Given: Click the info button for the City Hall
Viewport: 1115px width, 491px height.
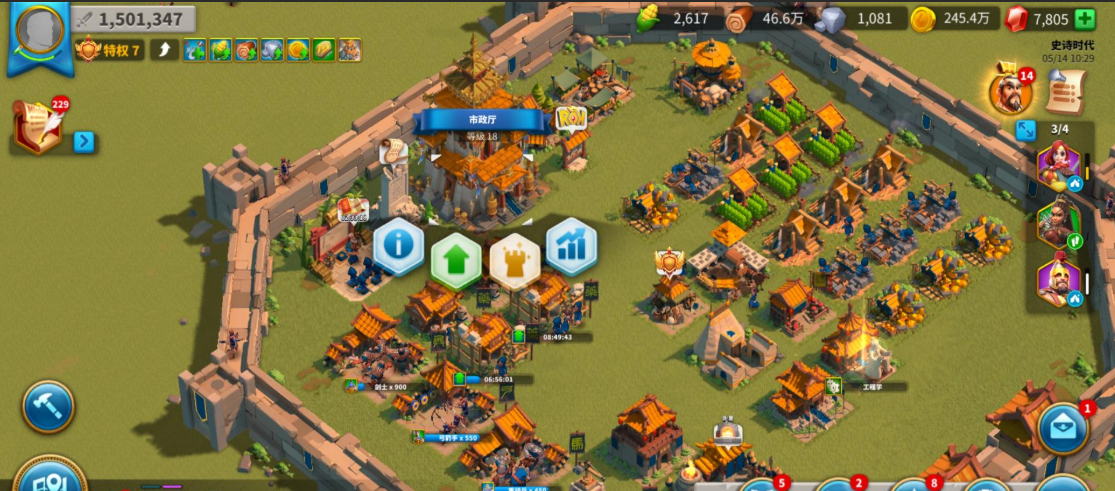Looking at the screenshot, I should coord(399,246).
